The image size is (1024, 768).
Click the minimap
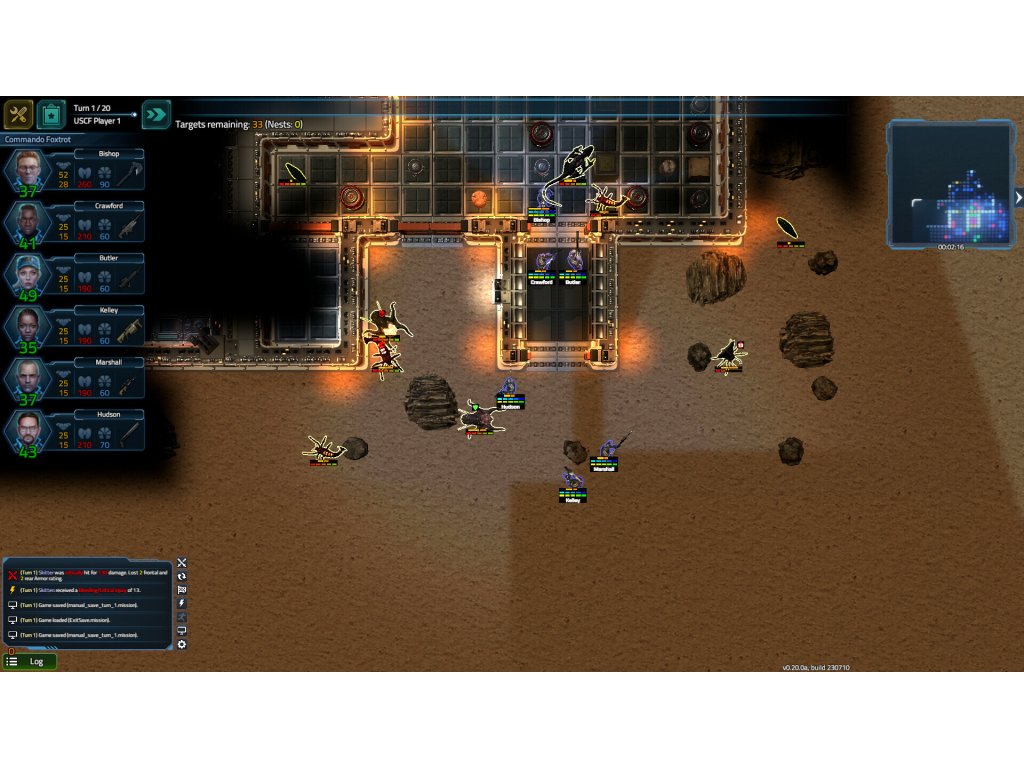click(x=949, y=183)
